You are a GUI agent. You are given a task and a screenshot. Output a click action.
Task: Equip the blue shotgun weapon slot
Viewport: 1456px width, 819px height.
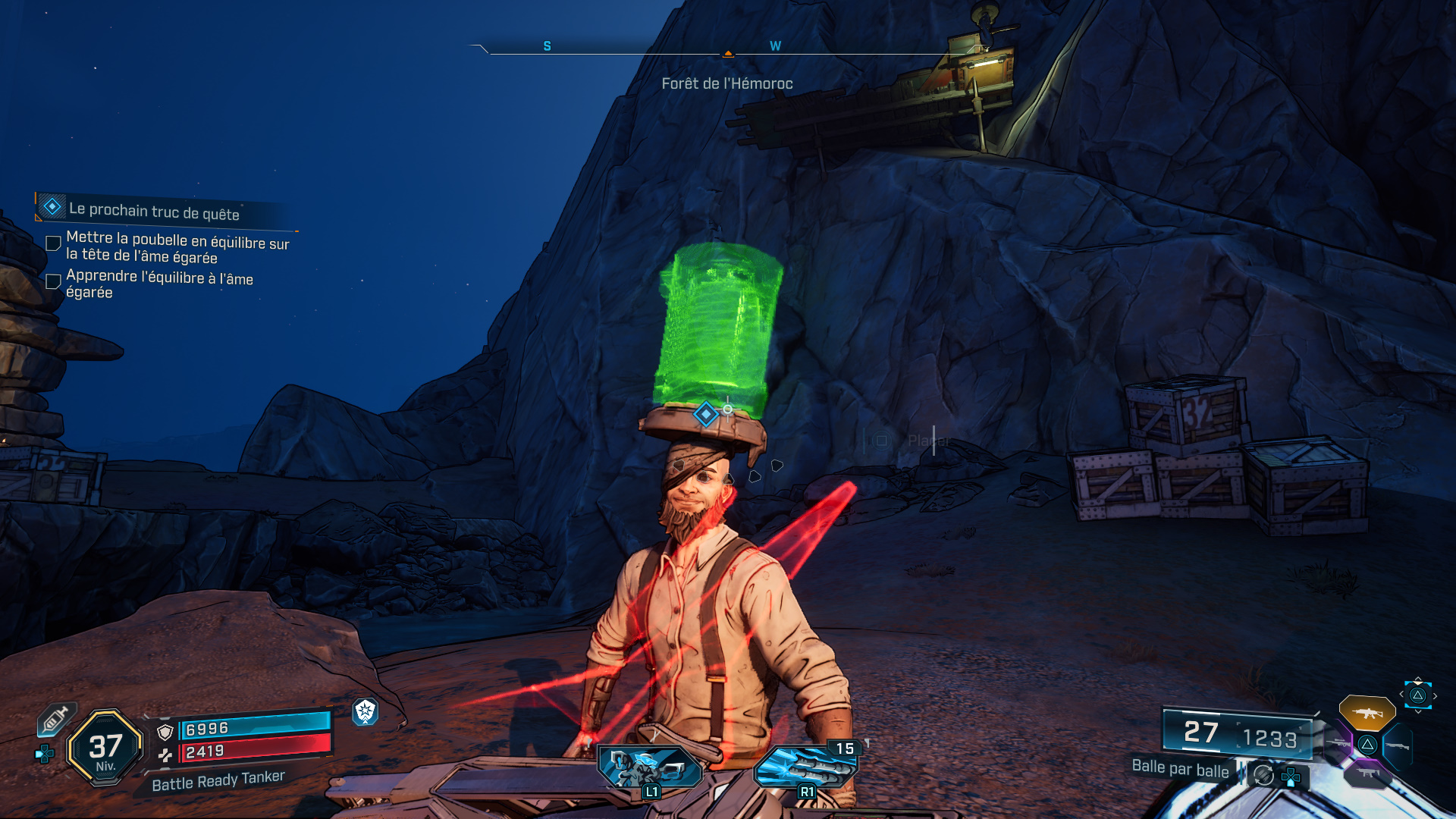pos(1398,746)
